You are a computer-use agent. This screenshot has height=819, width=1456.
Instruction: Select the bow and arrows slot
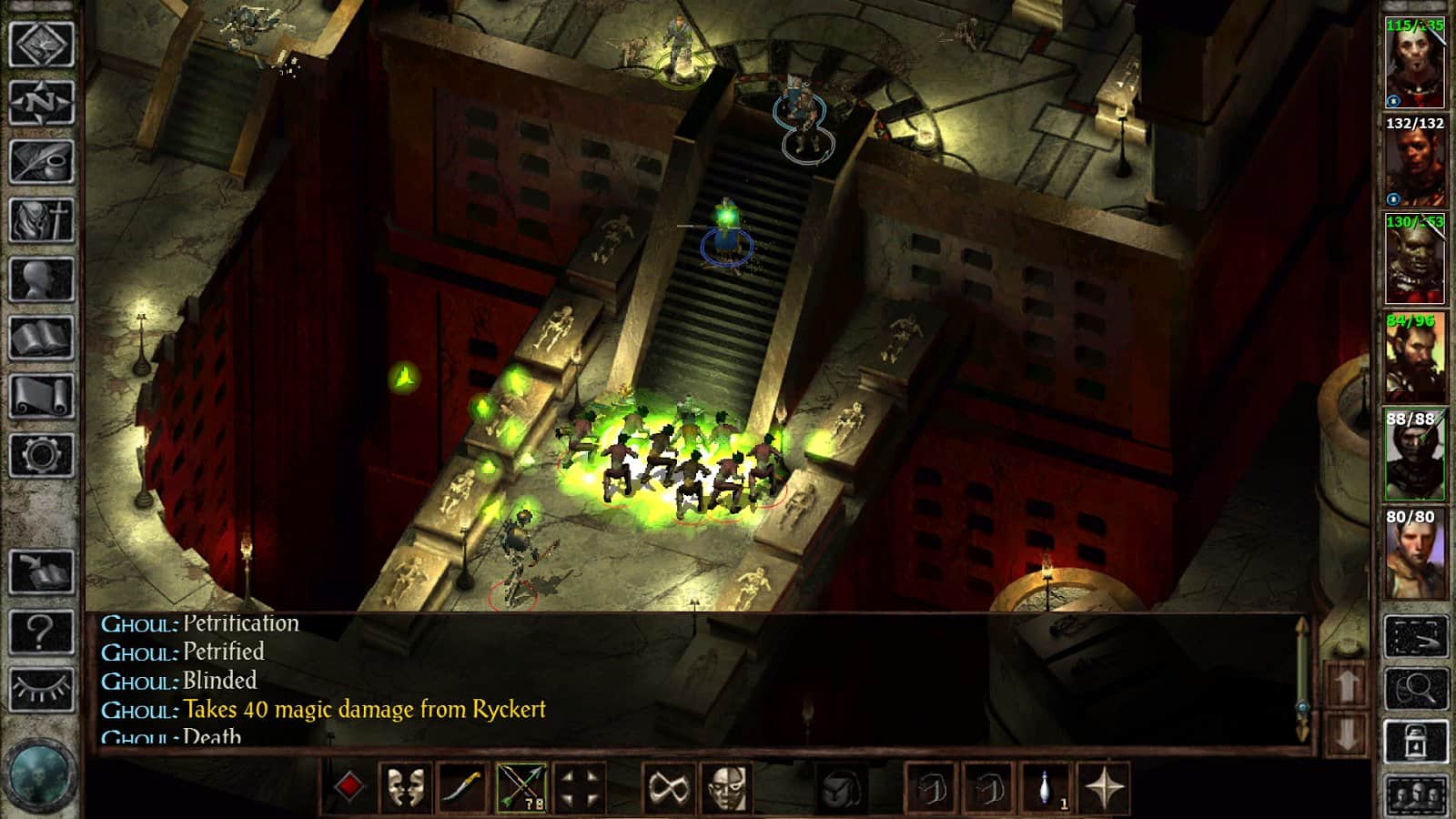[521, 788]
